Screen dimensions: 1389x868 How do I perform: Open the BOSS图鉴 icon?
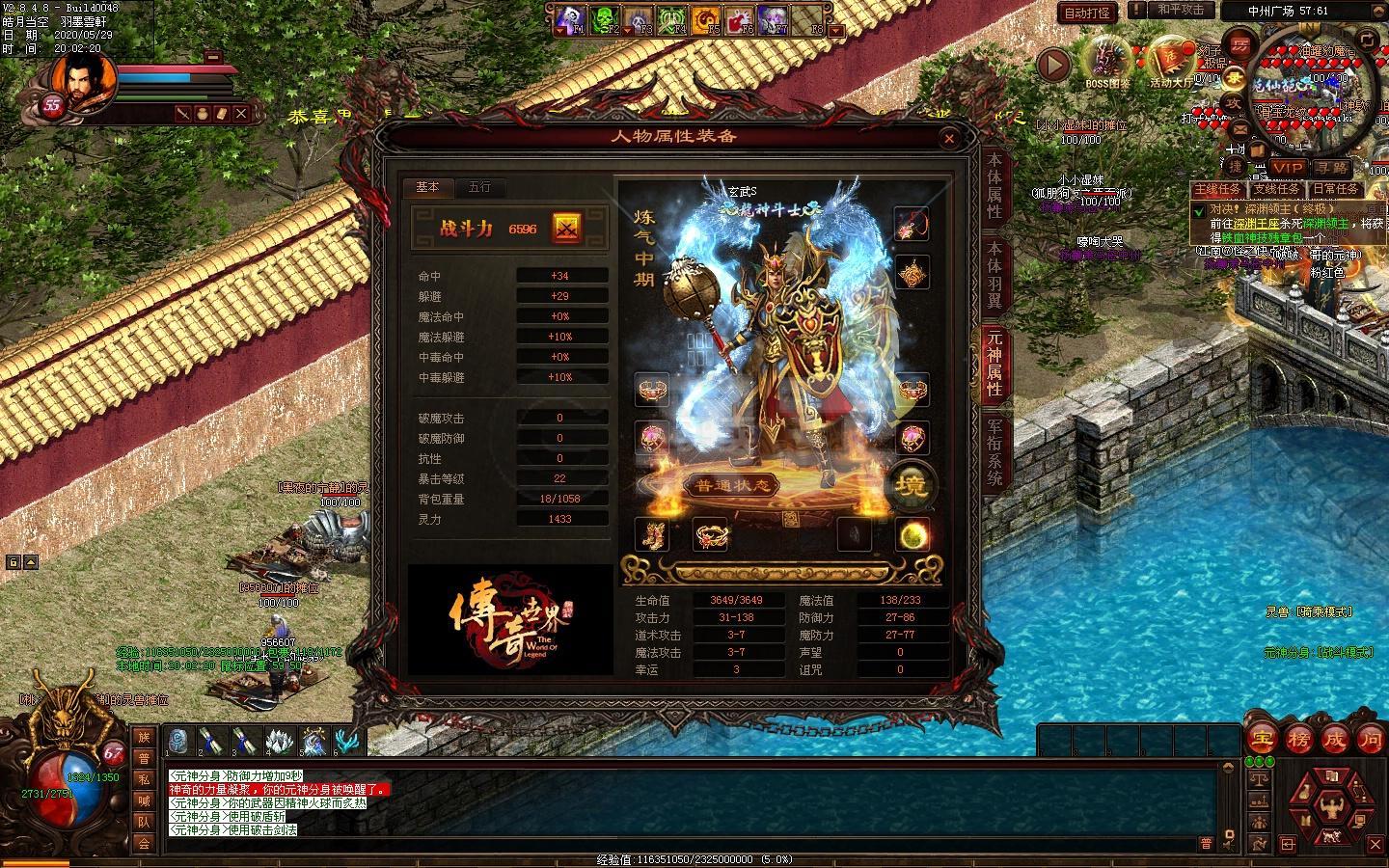pos(1107,61)
